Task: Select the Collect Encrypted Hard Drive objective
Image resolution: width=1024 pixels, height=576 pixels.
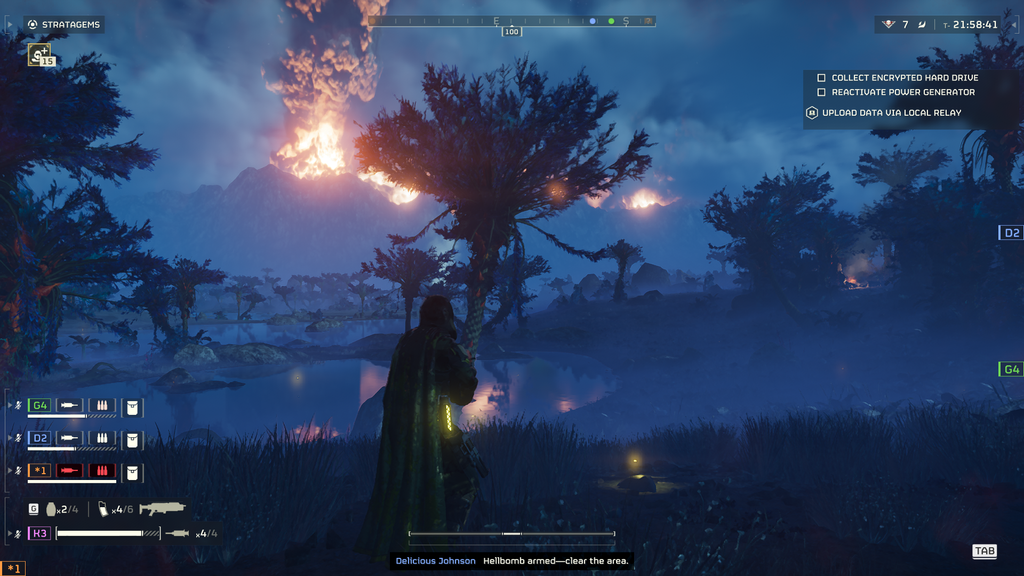Action: [904, 77]
